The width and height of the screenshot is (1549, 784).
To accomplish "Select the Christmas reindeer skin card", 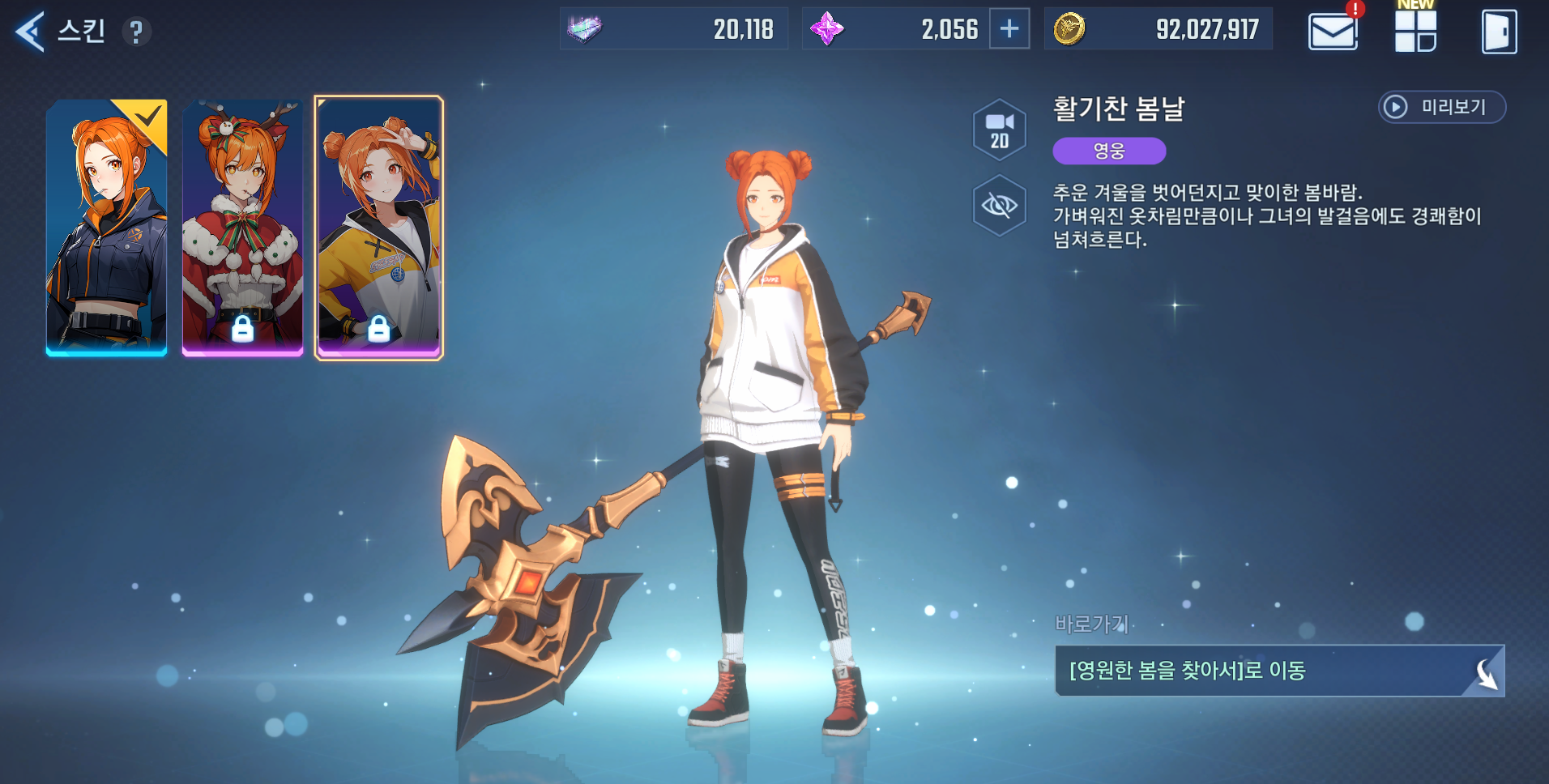I will click(x=243, y=227).
